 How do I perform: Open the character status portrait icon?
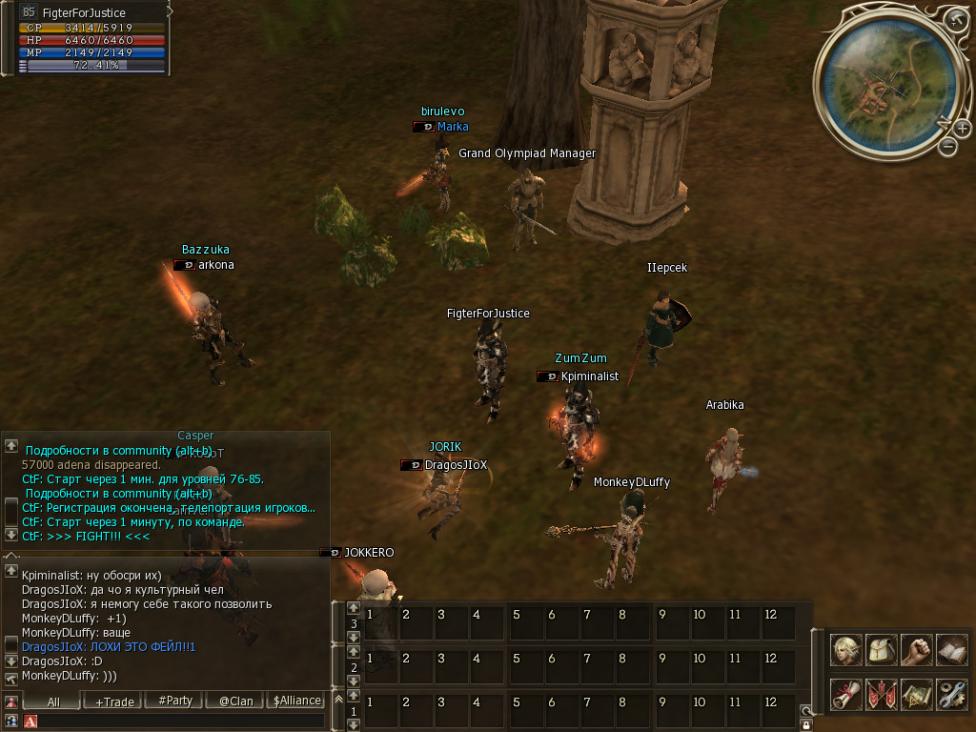[847, 650]
